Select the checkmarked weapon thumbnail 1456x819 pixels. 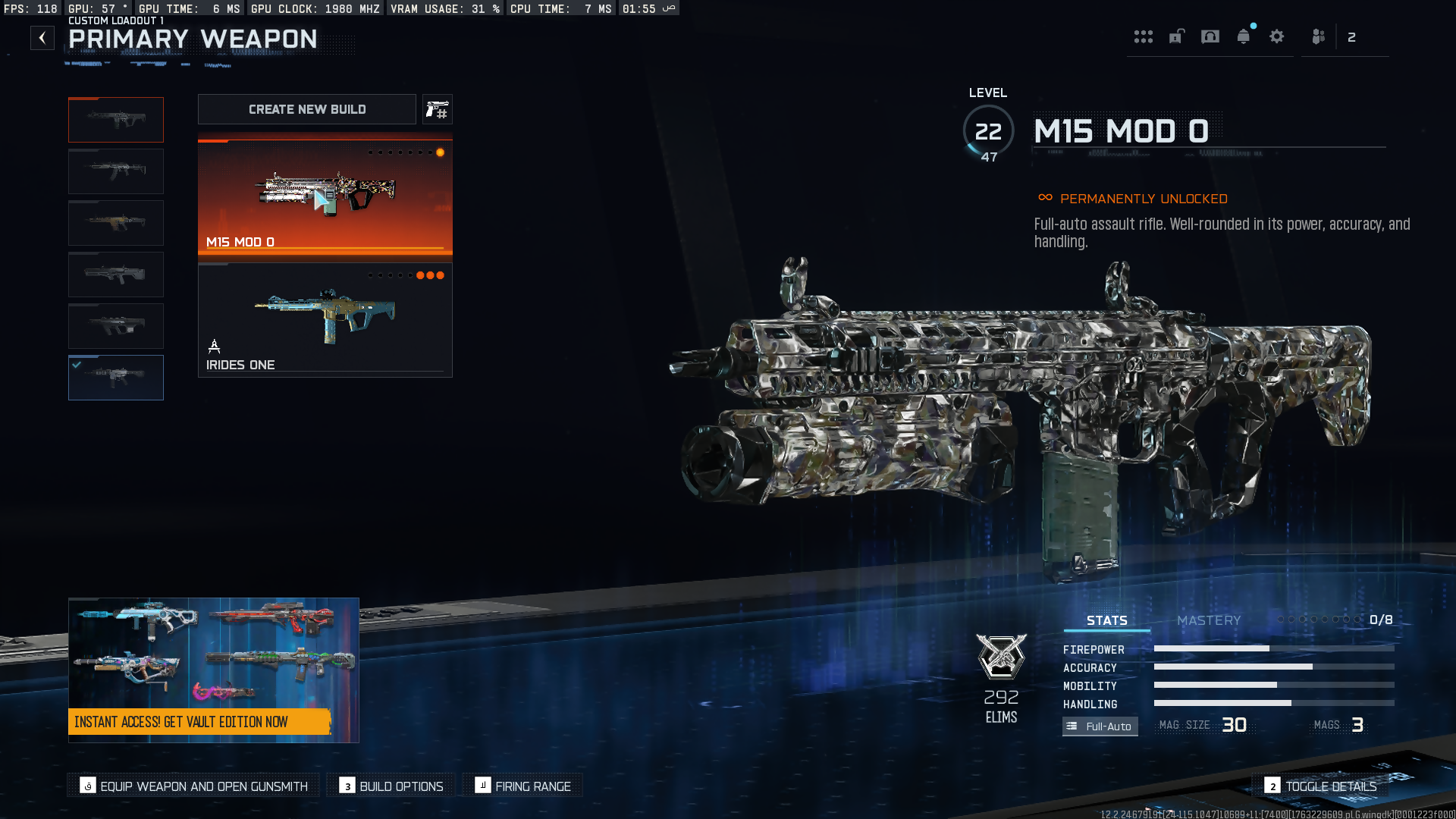click(116, 378)
